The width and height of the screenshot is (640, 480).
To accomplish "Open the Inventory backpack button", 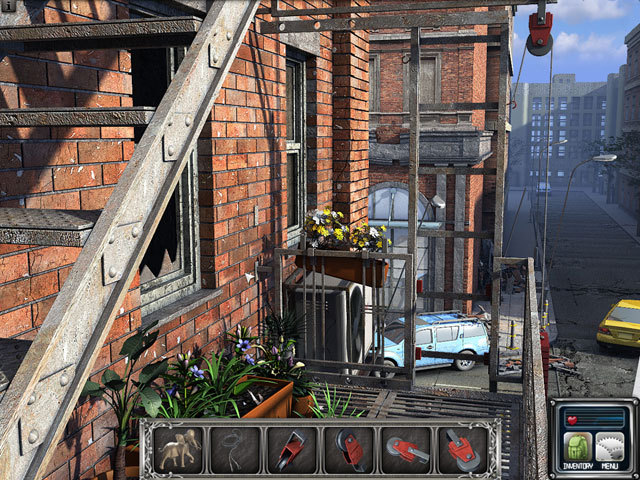I will 579,448.
